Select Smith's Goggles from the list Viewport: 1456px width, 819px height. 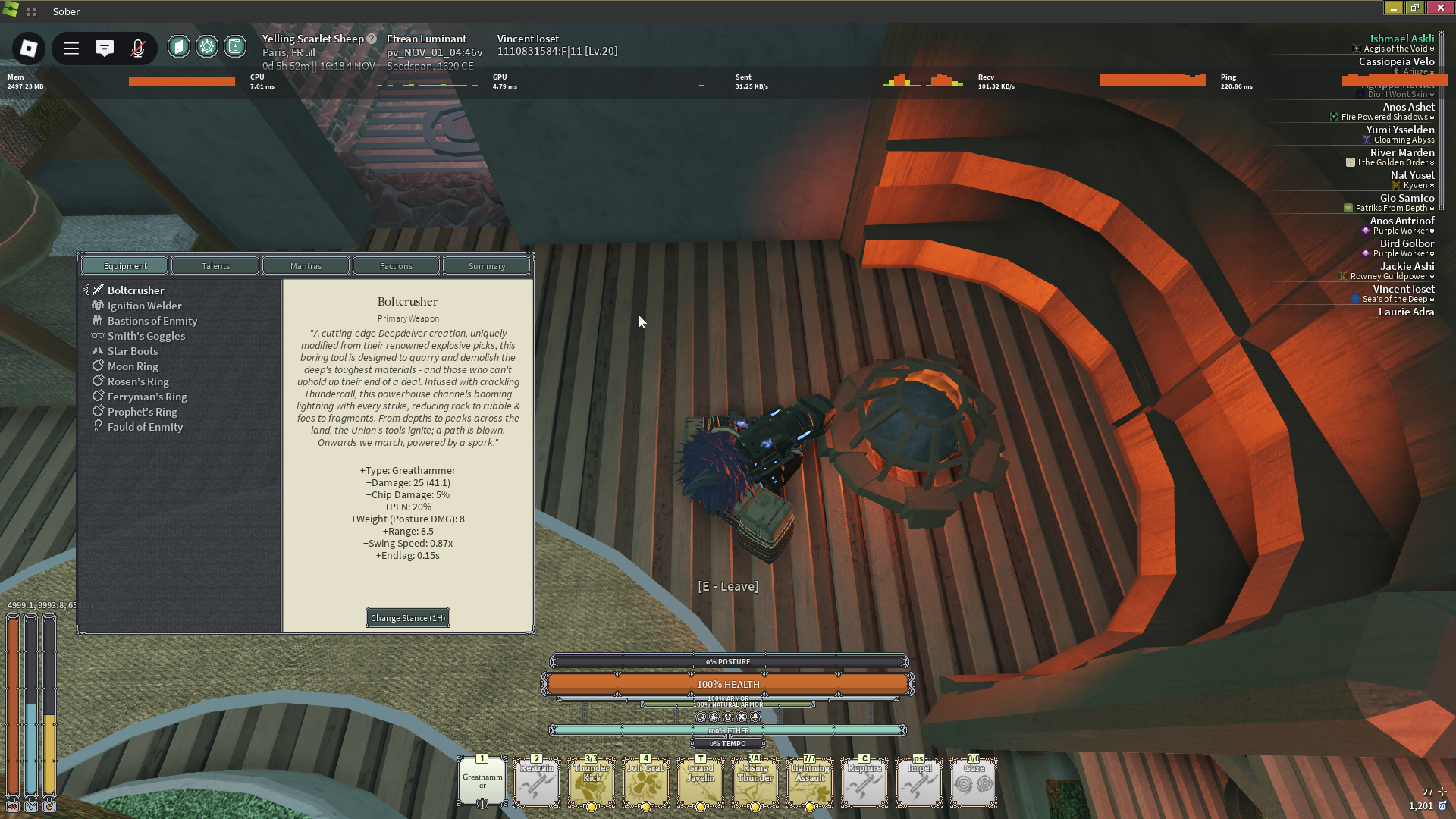(146, 336)
